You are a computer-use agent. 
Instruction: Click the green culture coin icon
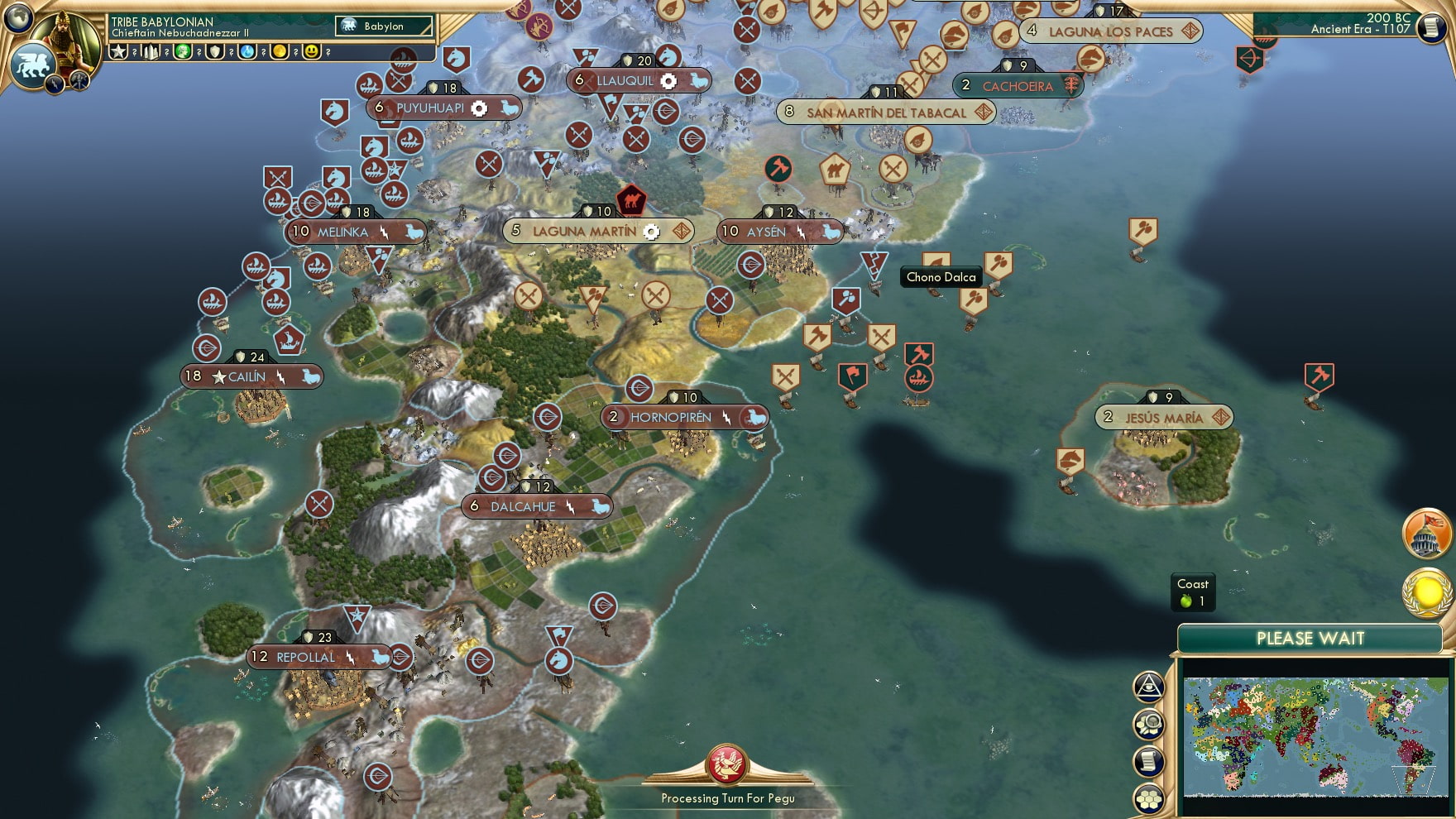(183, 52)
